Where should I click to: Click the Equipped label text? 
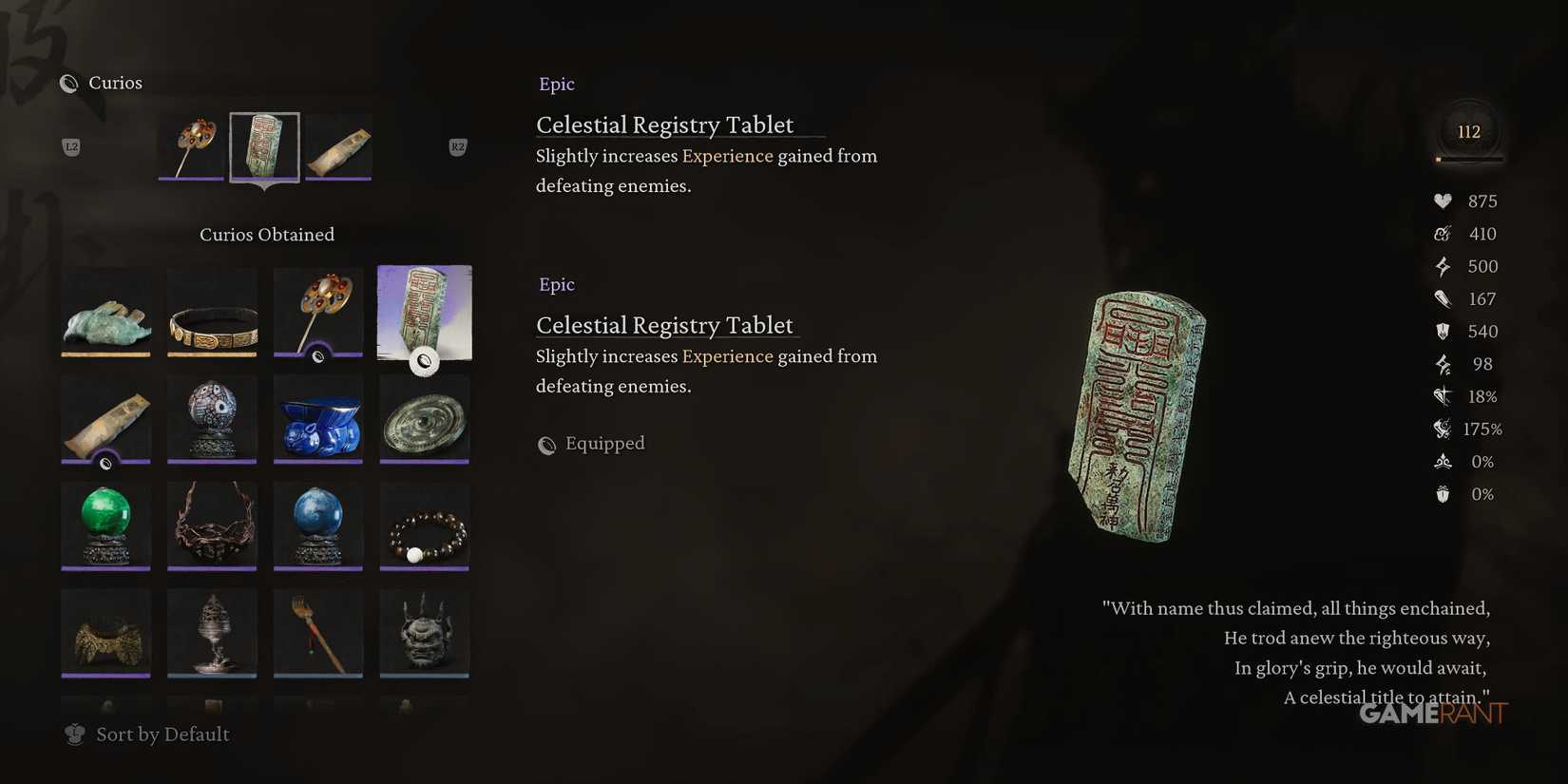[604, 443]
